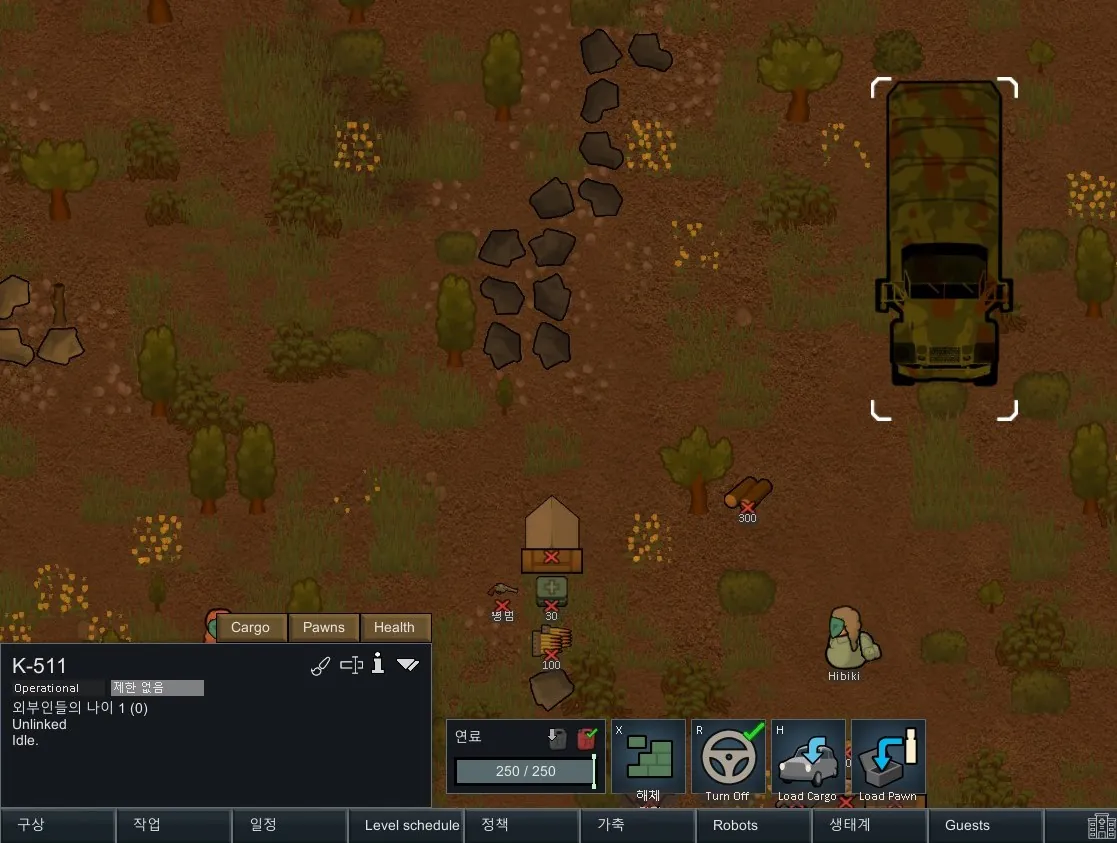Show the Health tab
Screen dimensions: 1117x843
tap(394, 628)
